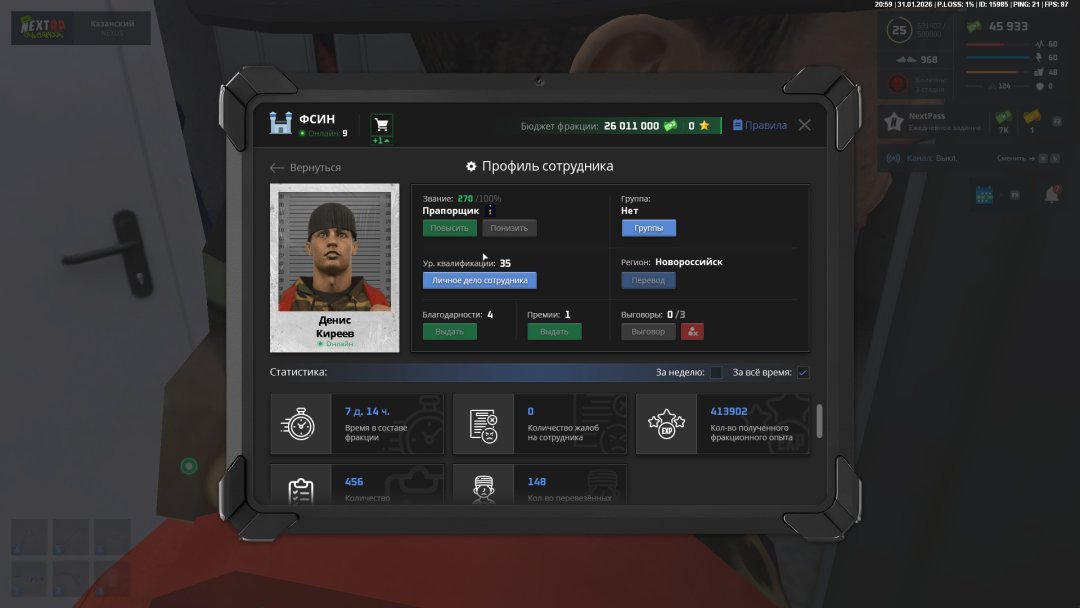Promote employee with the Повысить button
The image size is (1080, 608).
(449, 228)
